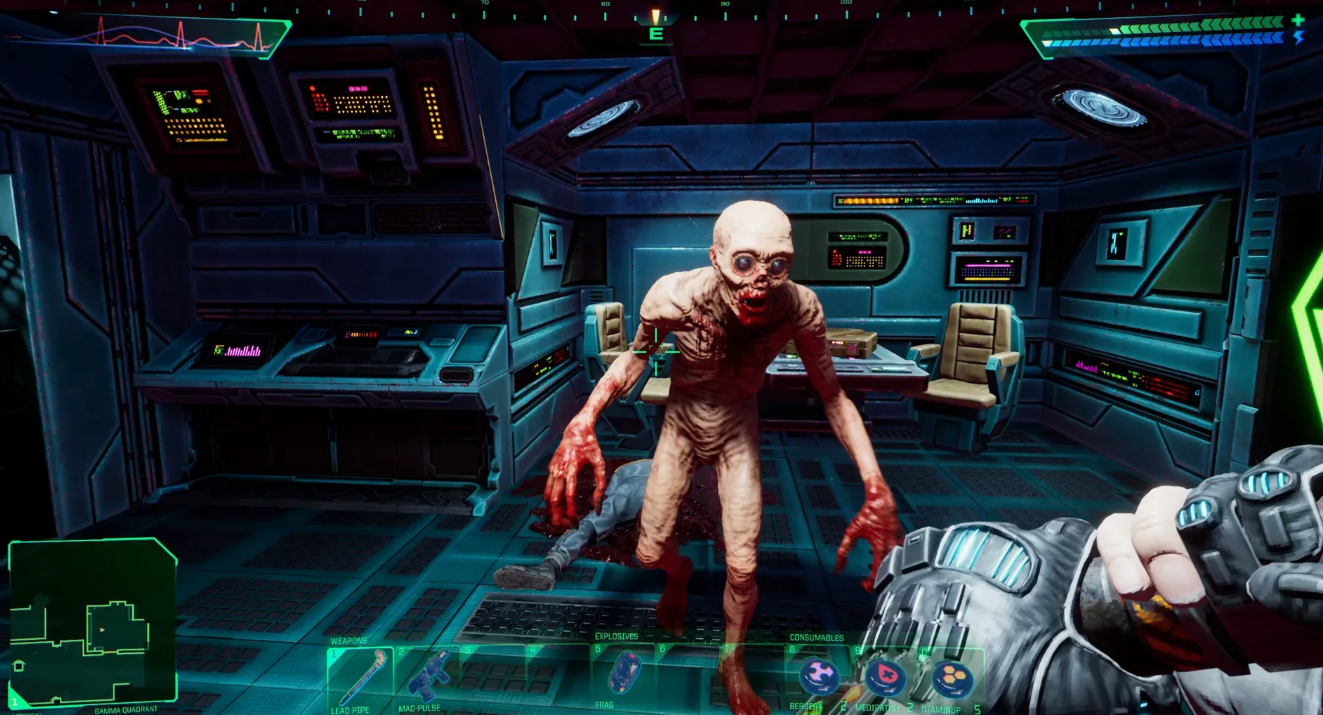Open the Gamma Quadrant minimap
1323x715 pixels.
pyautogui.click(x=92, y=620)
